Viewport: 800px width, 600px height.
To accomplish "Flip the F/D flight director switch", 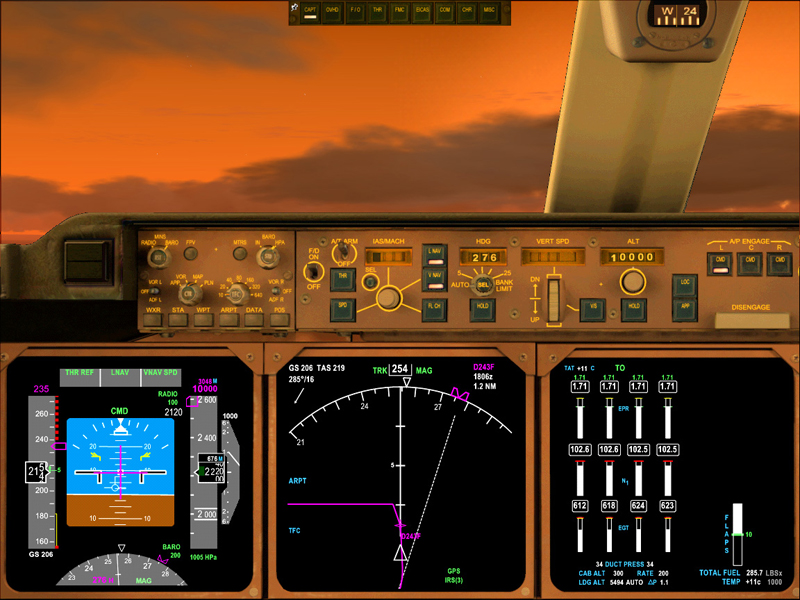I will tap(314, 272).
